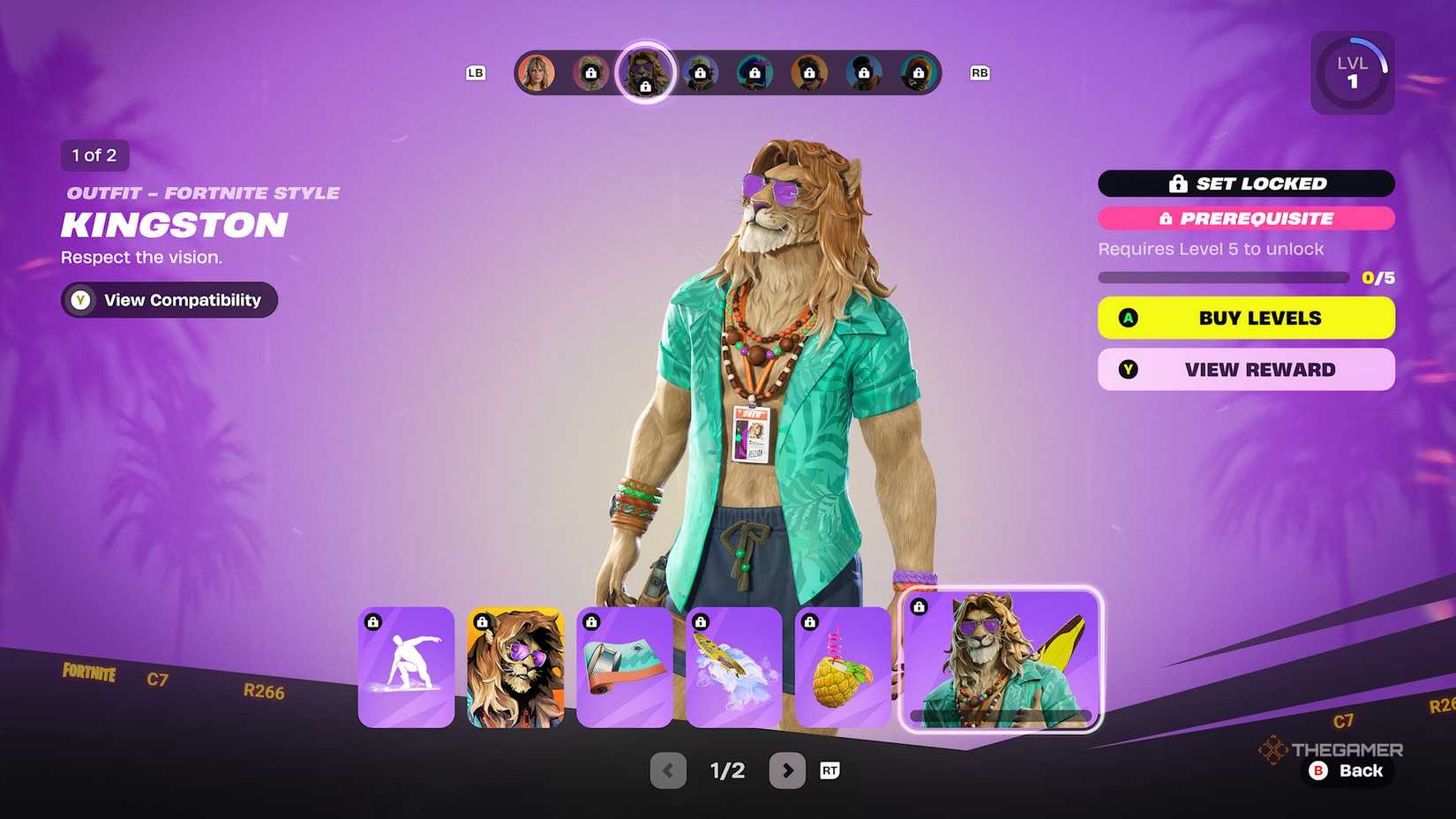Click the right arrow to reach page 2

787,770
